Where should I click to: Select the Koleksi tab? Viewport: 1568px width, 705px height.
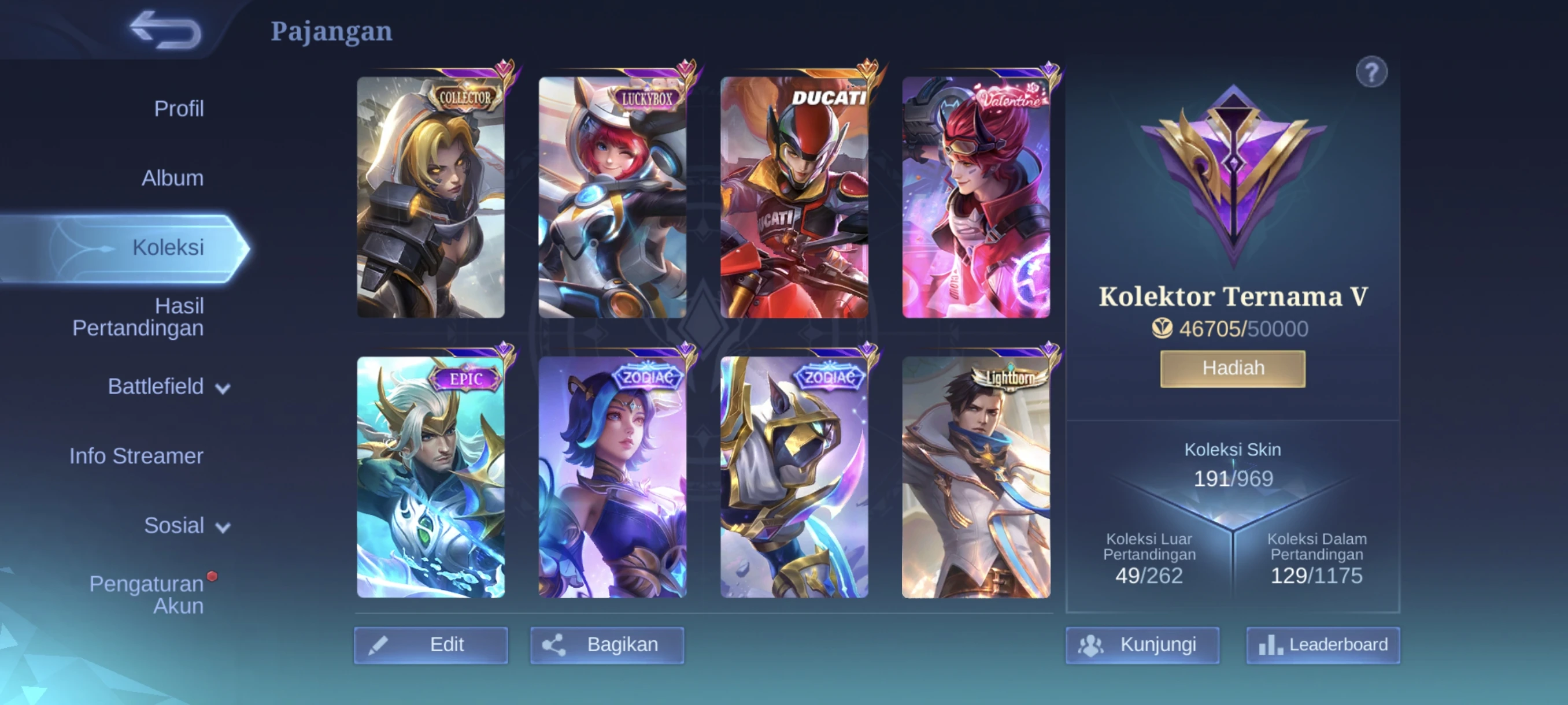[168, 247]
